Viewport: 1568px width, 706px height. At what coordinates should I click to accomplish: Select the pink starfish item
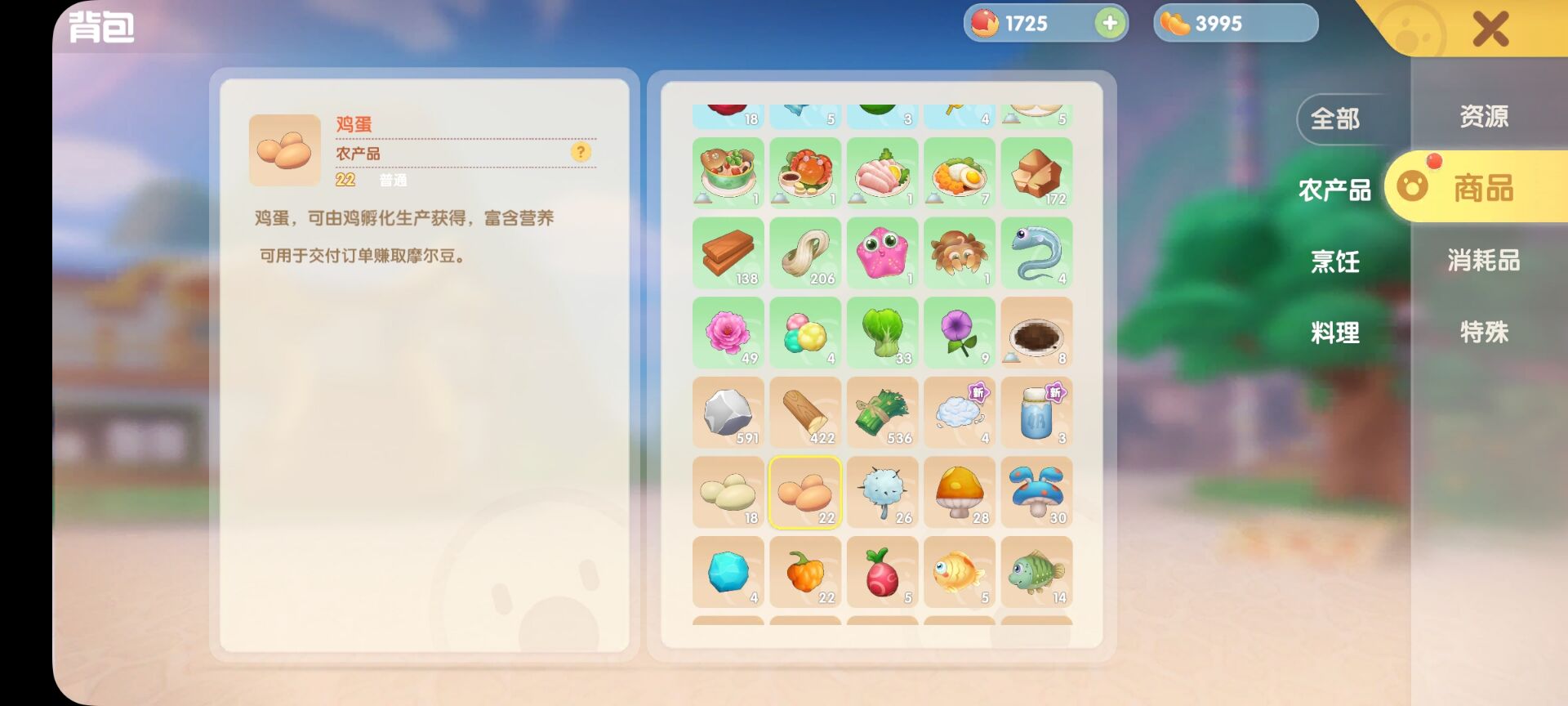(x=882, y=252)
